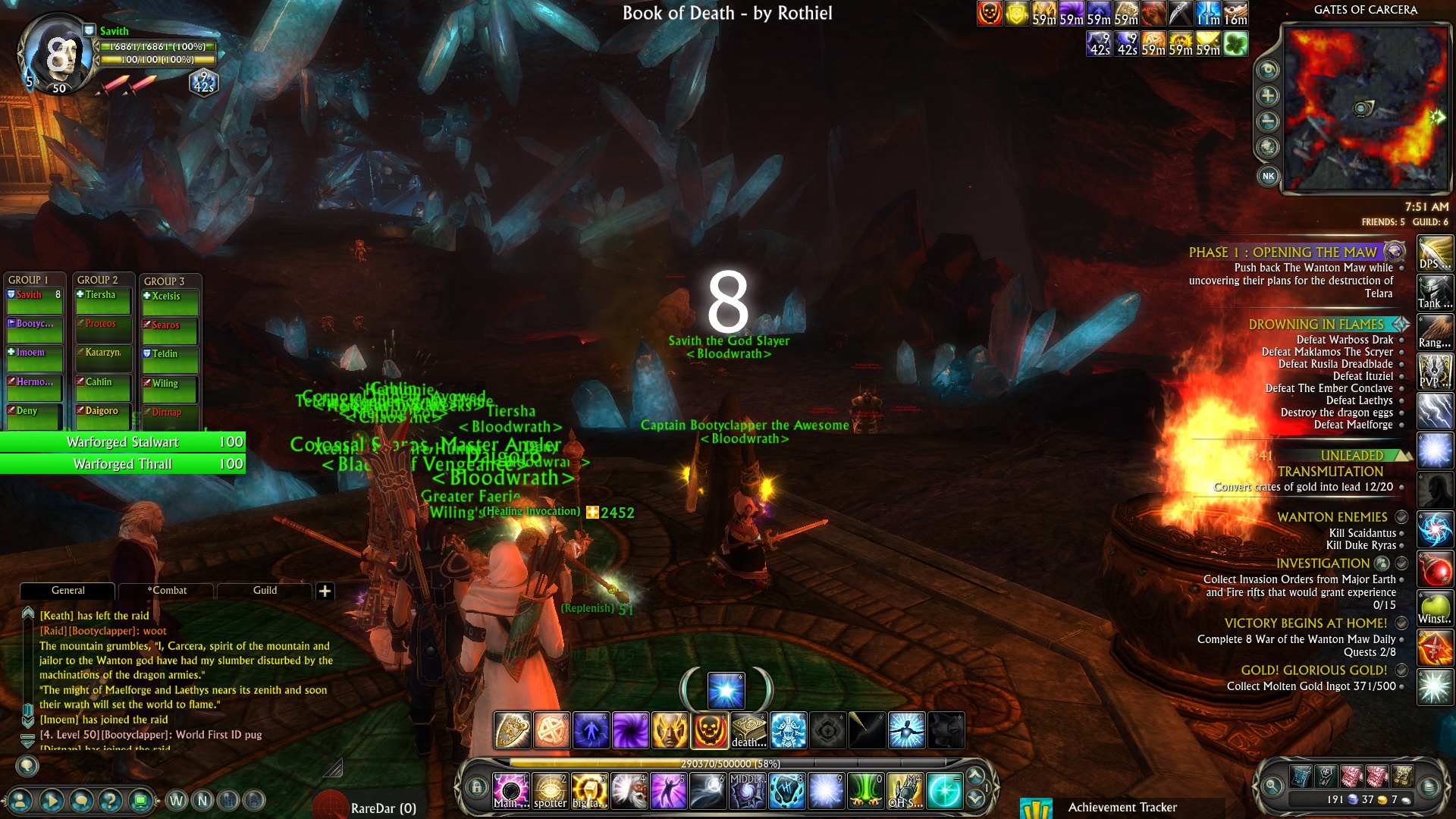Use the 'Main' black hole ability slot
This screenshot has height=819, width=1456.
pos(511,791)
